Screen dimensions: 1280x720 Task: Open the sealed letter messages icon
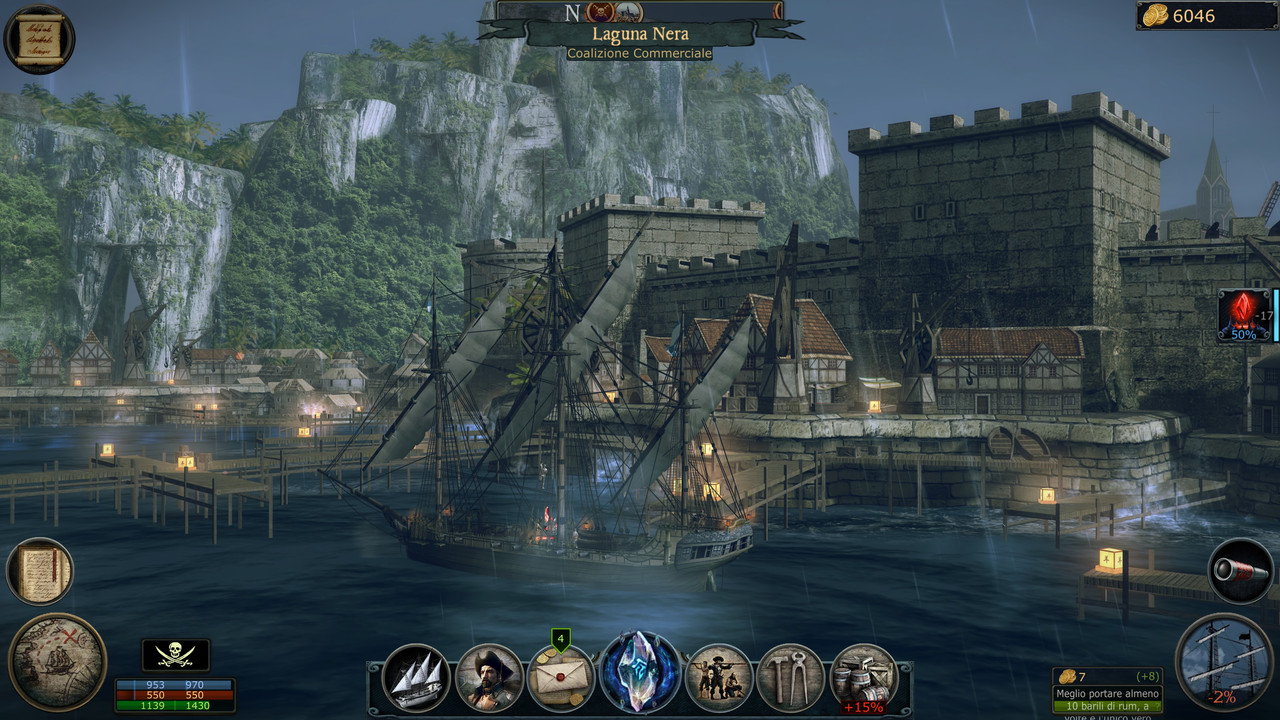(x=561, y=677)
